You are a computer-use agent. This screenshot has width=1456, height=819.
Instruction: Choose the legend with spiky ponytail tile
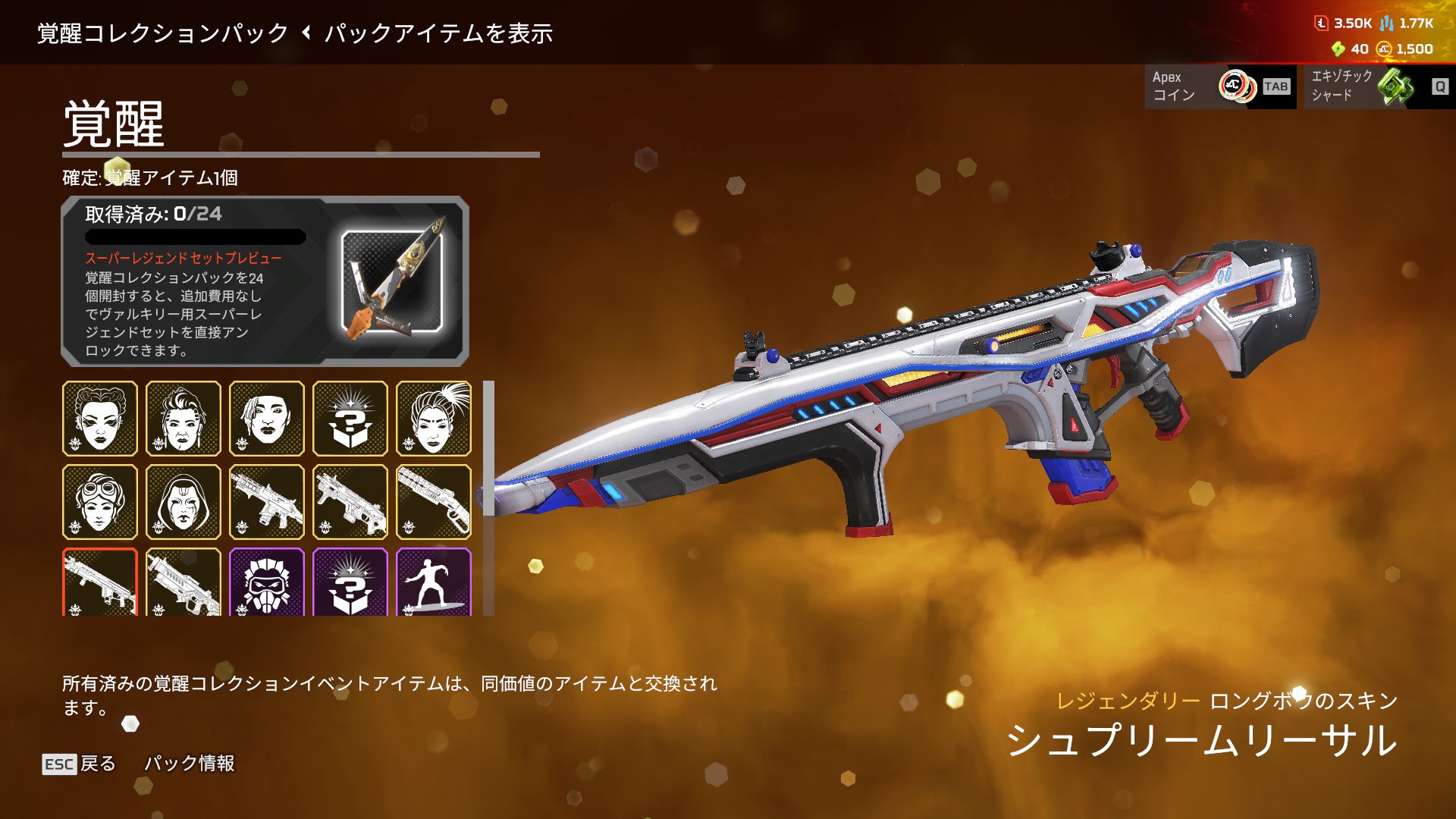tap(434, 419)
